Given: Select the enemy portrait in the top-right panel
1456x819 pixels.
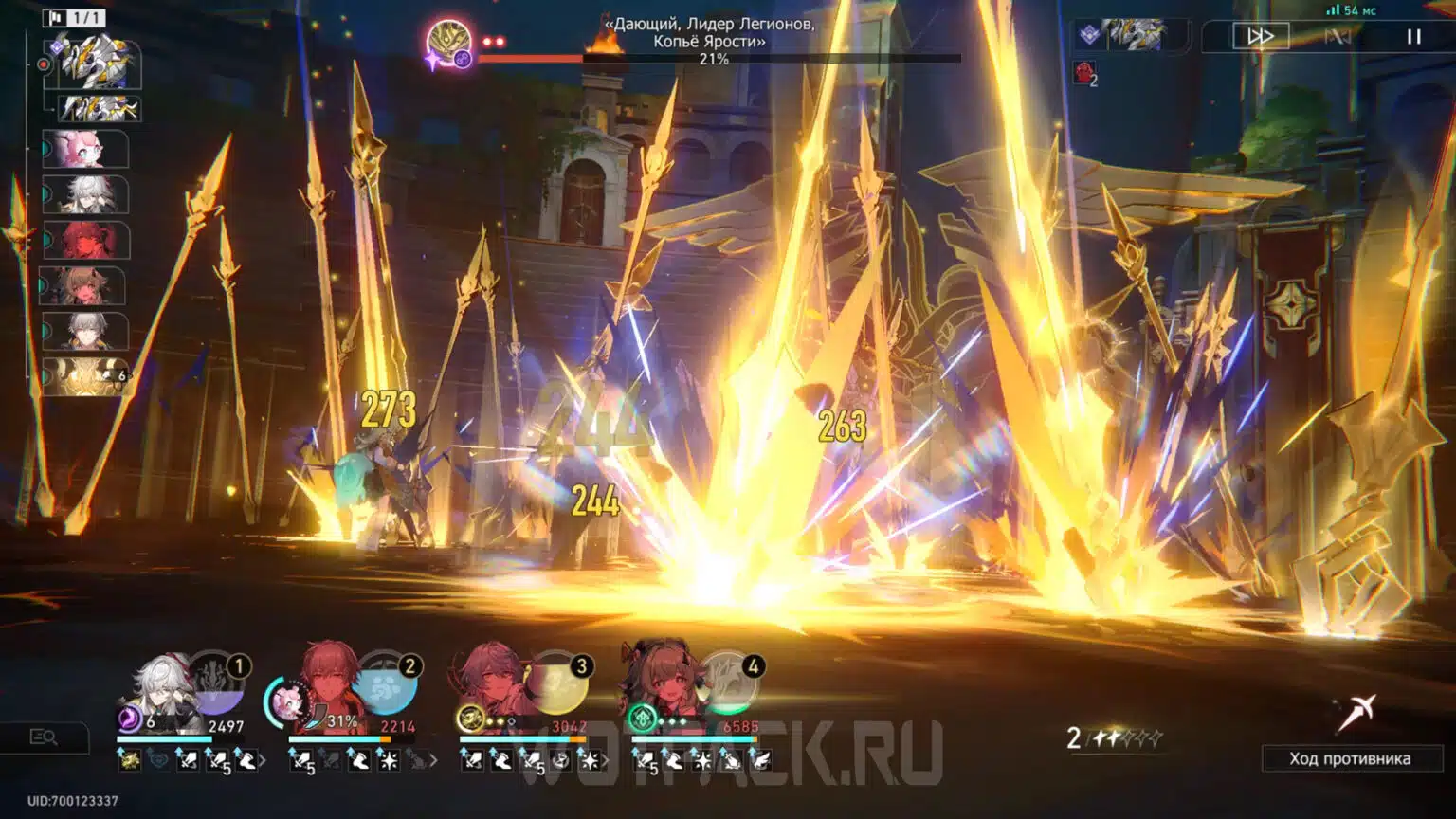Looking at the screenshot, I should click(x=1135, y=33).
